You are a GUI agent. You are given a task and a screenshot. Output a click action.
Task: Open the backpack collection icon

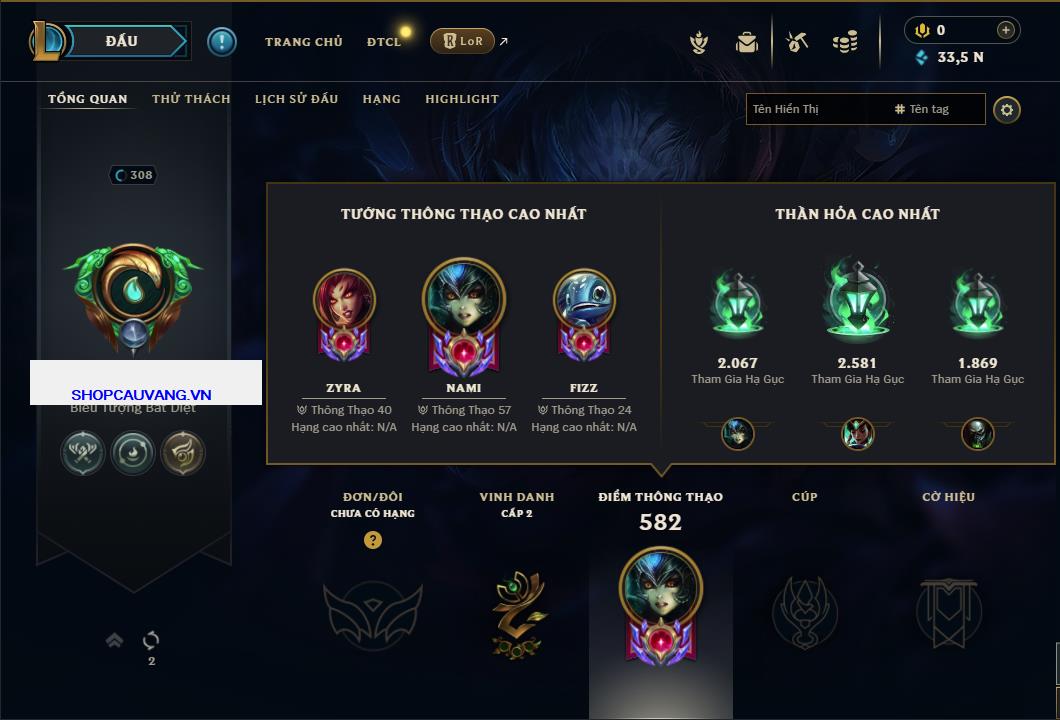746,42
